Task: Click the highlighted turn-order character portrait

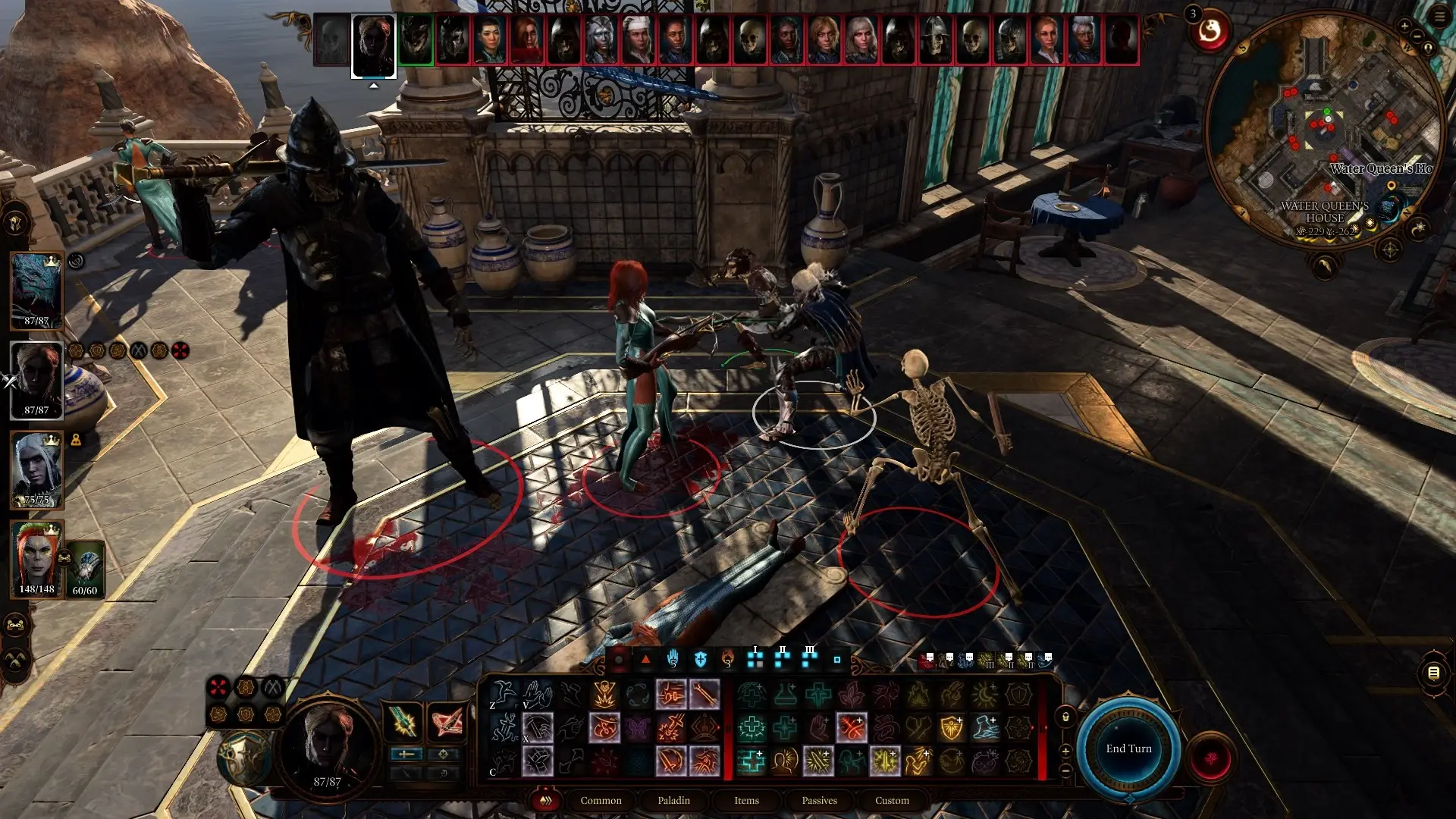Action: coord(373,45)
